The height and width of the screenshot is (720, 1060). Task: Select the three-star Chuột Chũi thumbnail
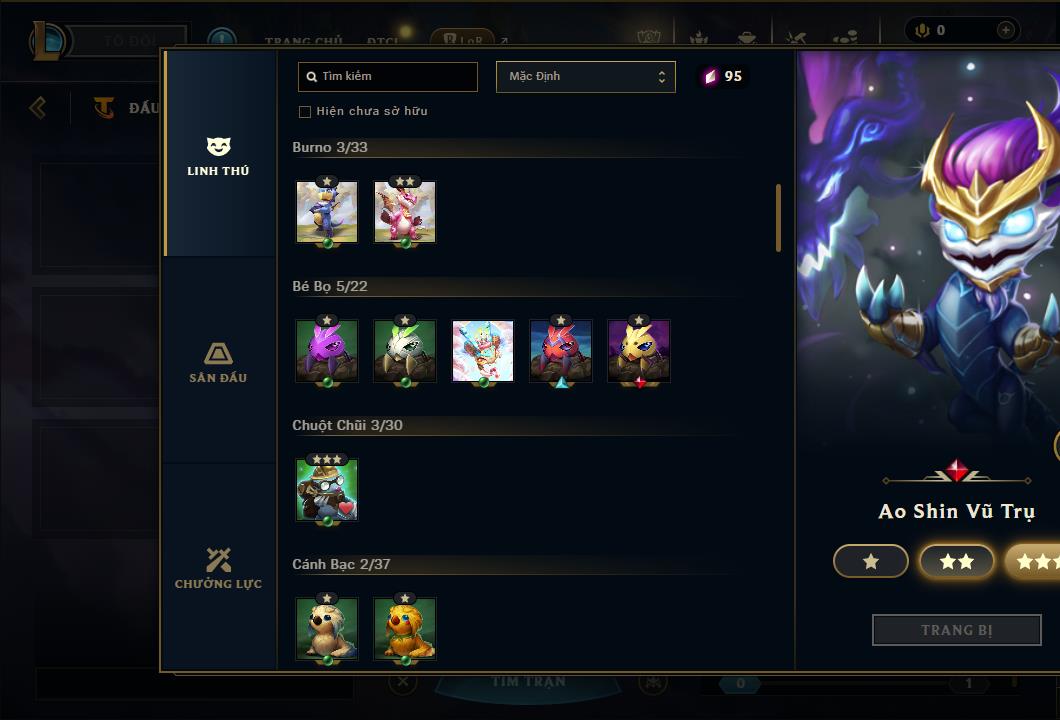coord(327,490)
